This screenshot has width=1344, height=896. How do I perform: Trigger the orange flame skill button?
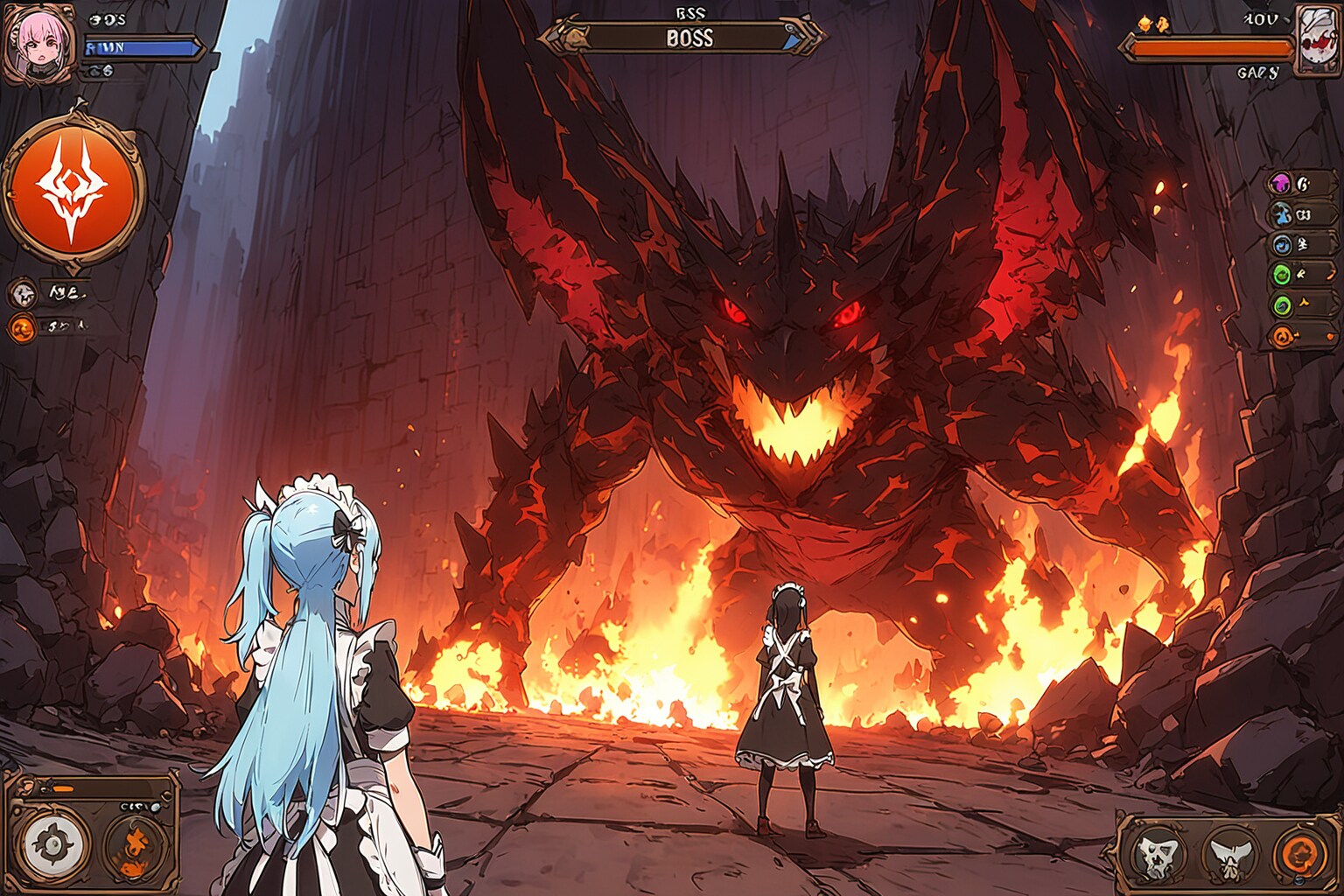point(136,845)
